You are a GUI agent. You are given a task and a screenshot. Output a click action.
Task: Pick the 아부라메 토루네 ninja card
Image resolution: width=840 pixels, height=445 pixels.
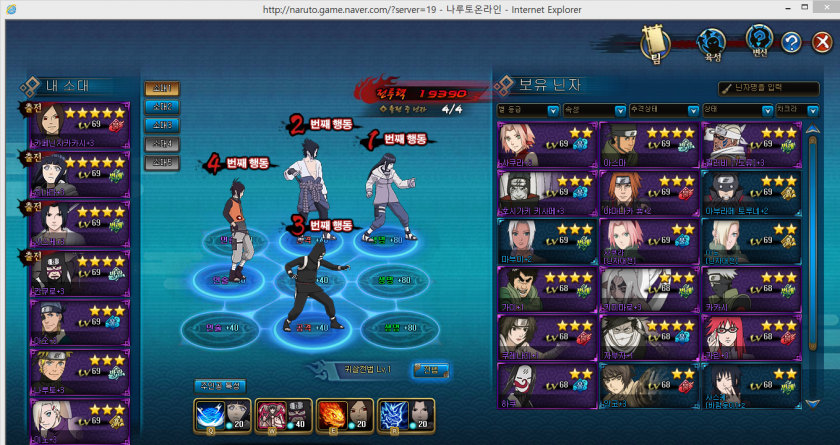752,192
